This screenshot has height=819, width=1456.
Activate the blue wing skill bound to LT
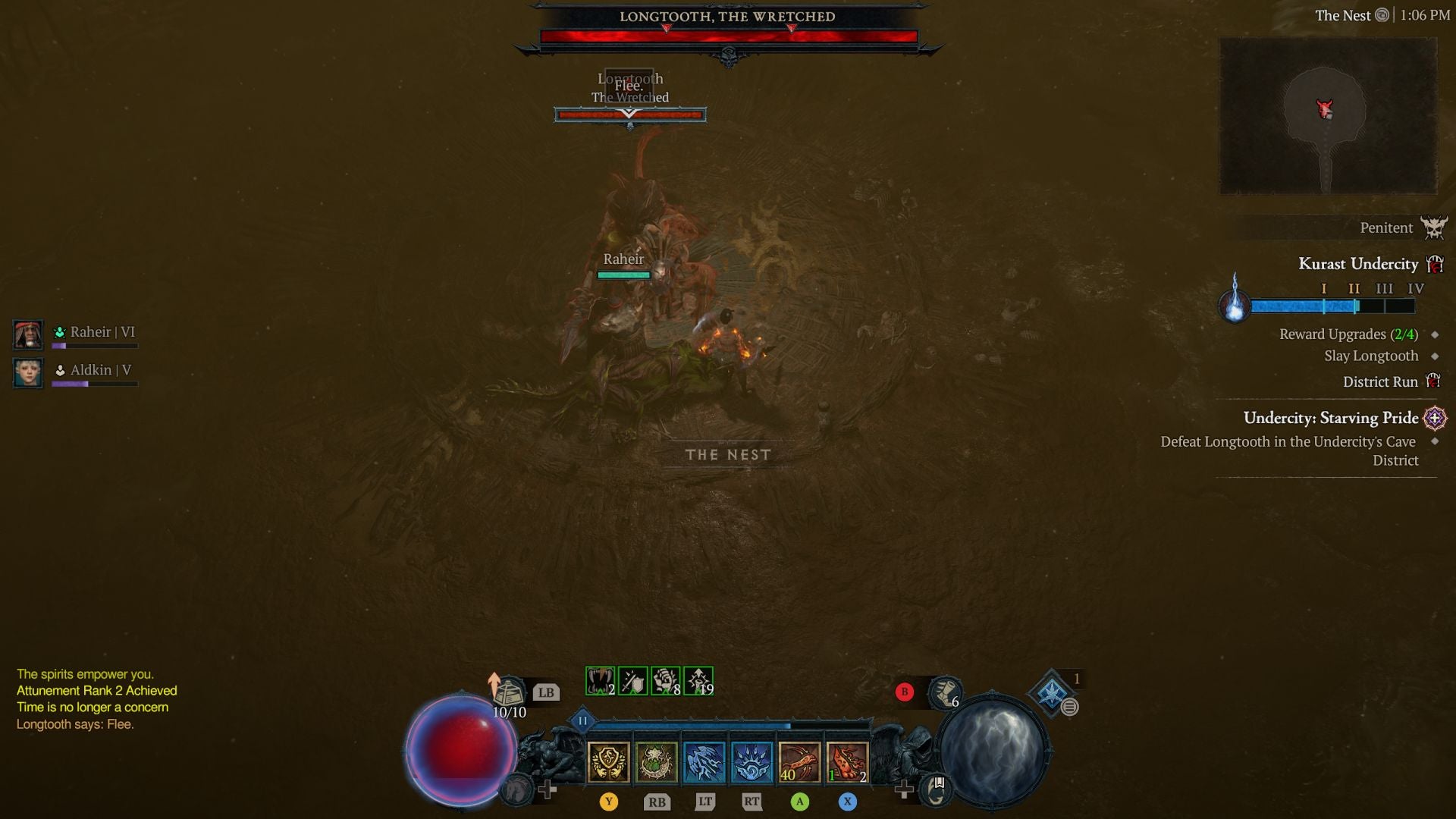click(x=703, y=762)
